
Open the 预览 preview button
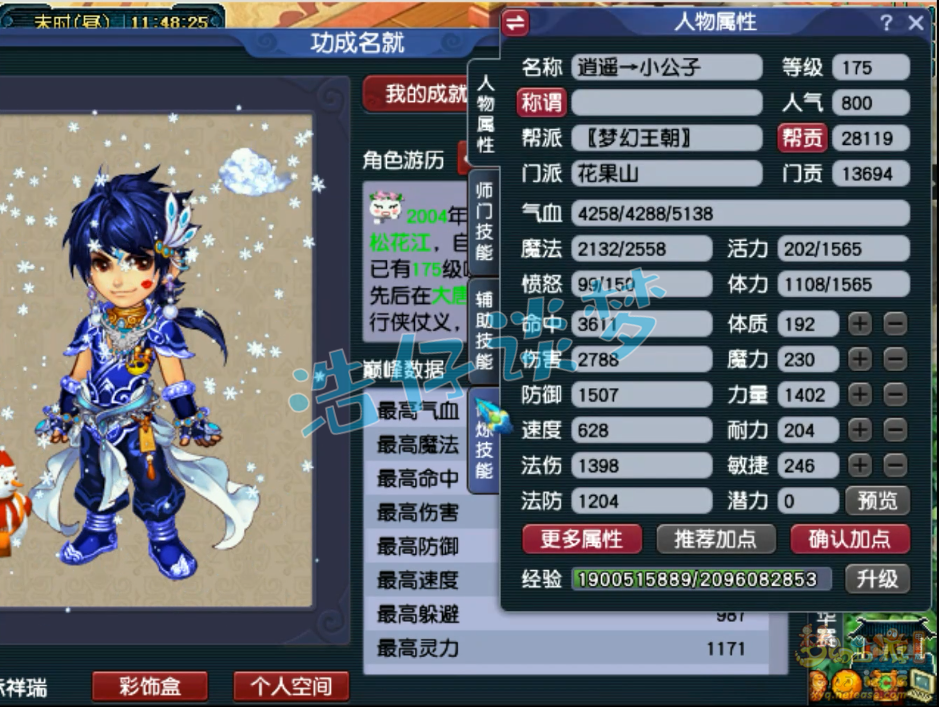pos(877,501)
